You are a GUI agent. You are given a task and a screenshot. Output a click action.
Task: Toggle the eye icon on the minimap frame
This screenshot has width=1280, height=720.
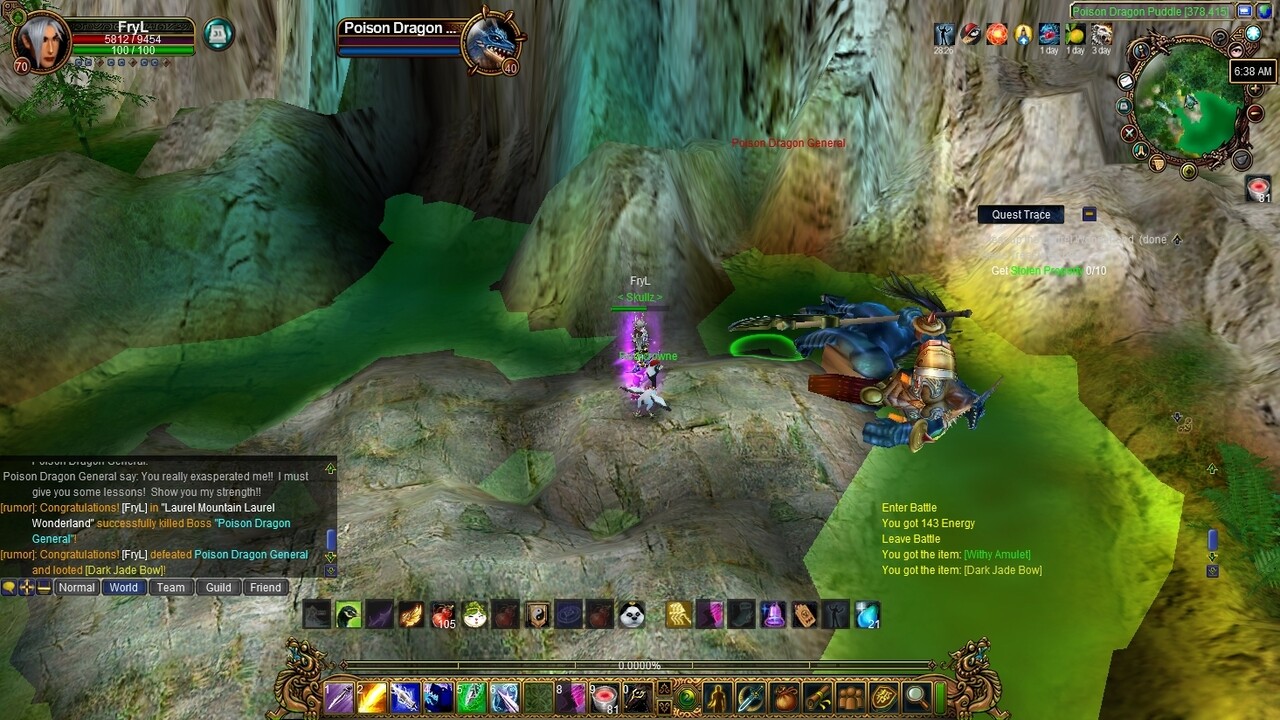(1236, 49)
